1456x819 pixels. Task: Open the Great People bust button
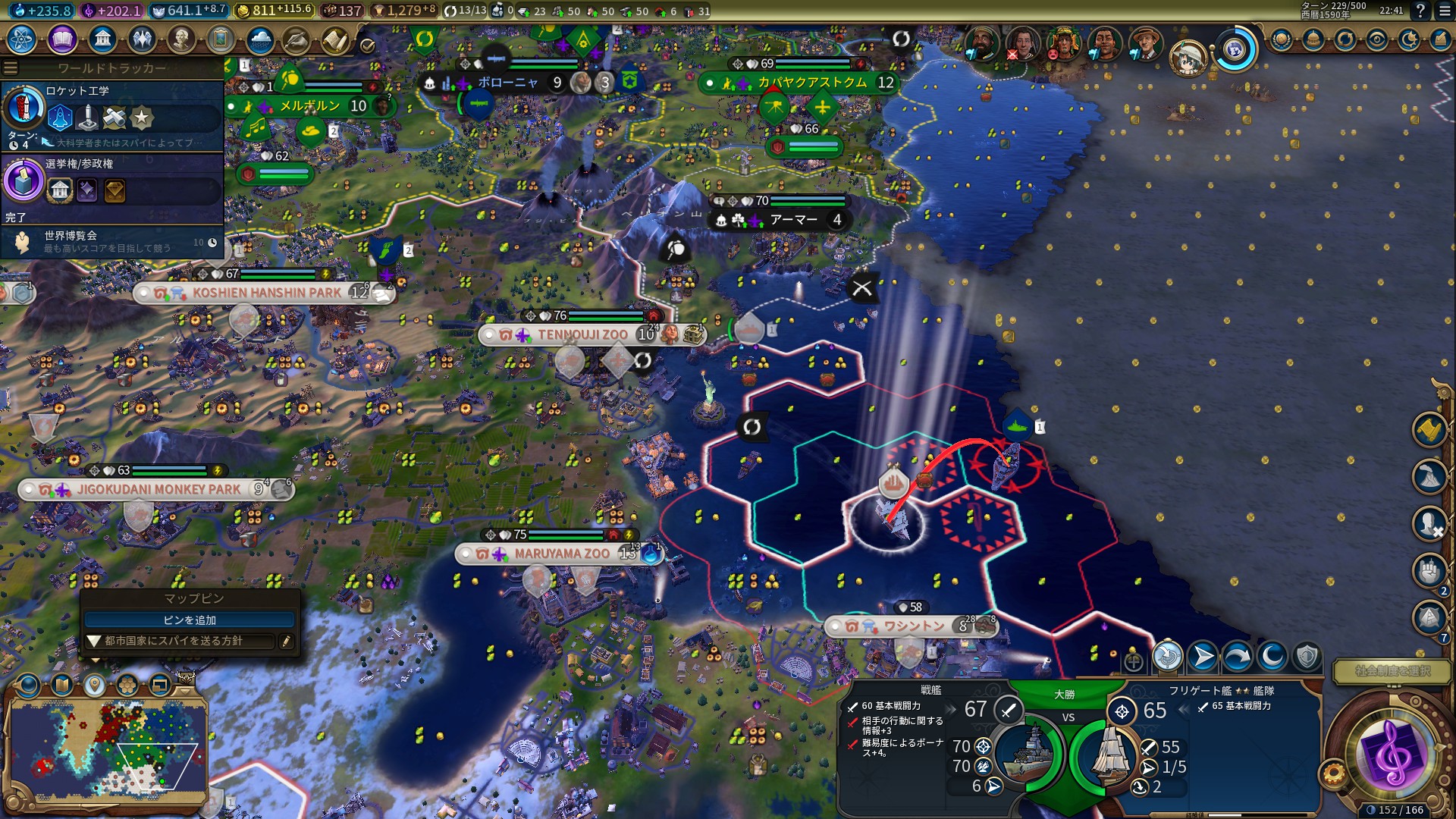(x=180, y=39)
